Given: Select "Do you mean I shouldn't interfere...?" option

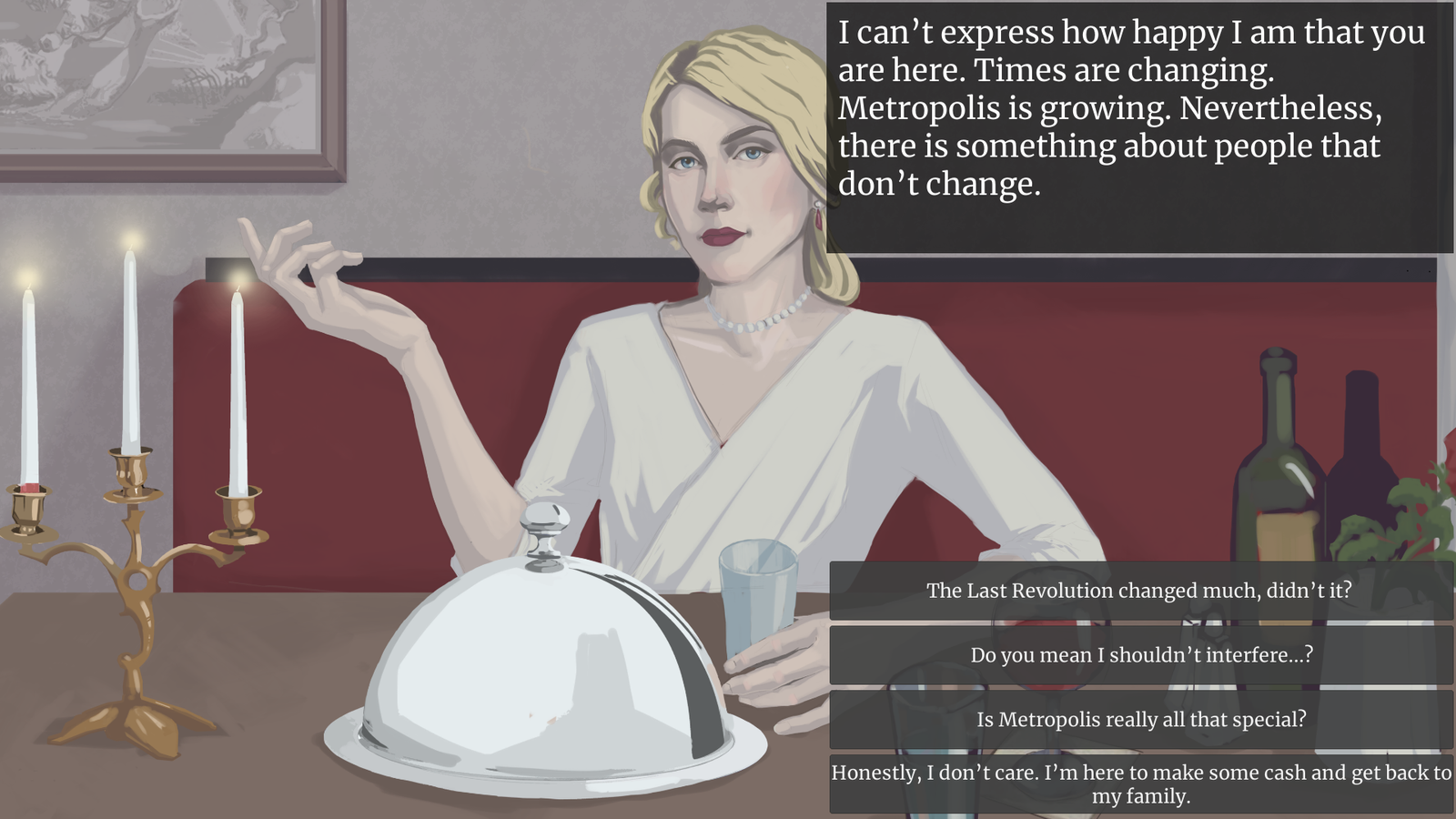Looking at the screenshot, I should (x=1140, y=655).
